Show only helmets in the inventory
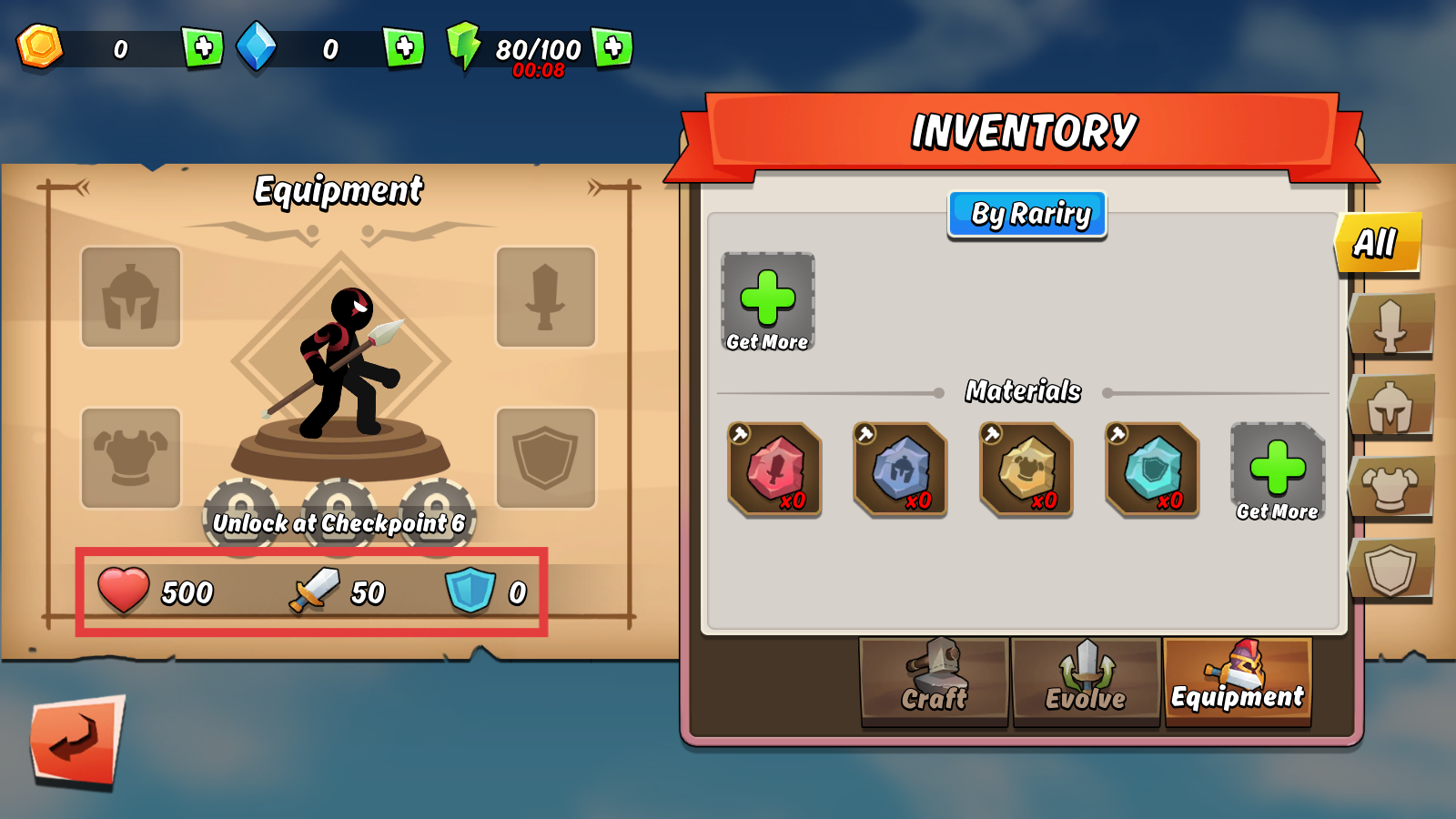1456x819 pixels. [1390, 407]
